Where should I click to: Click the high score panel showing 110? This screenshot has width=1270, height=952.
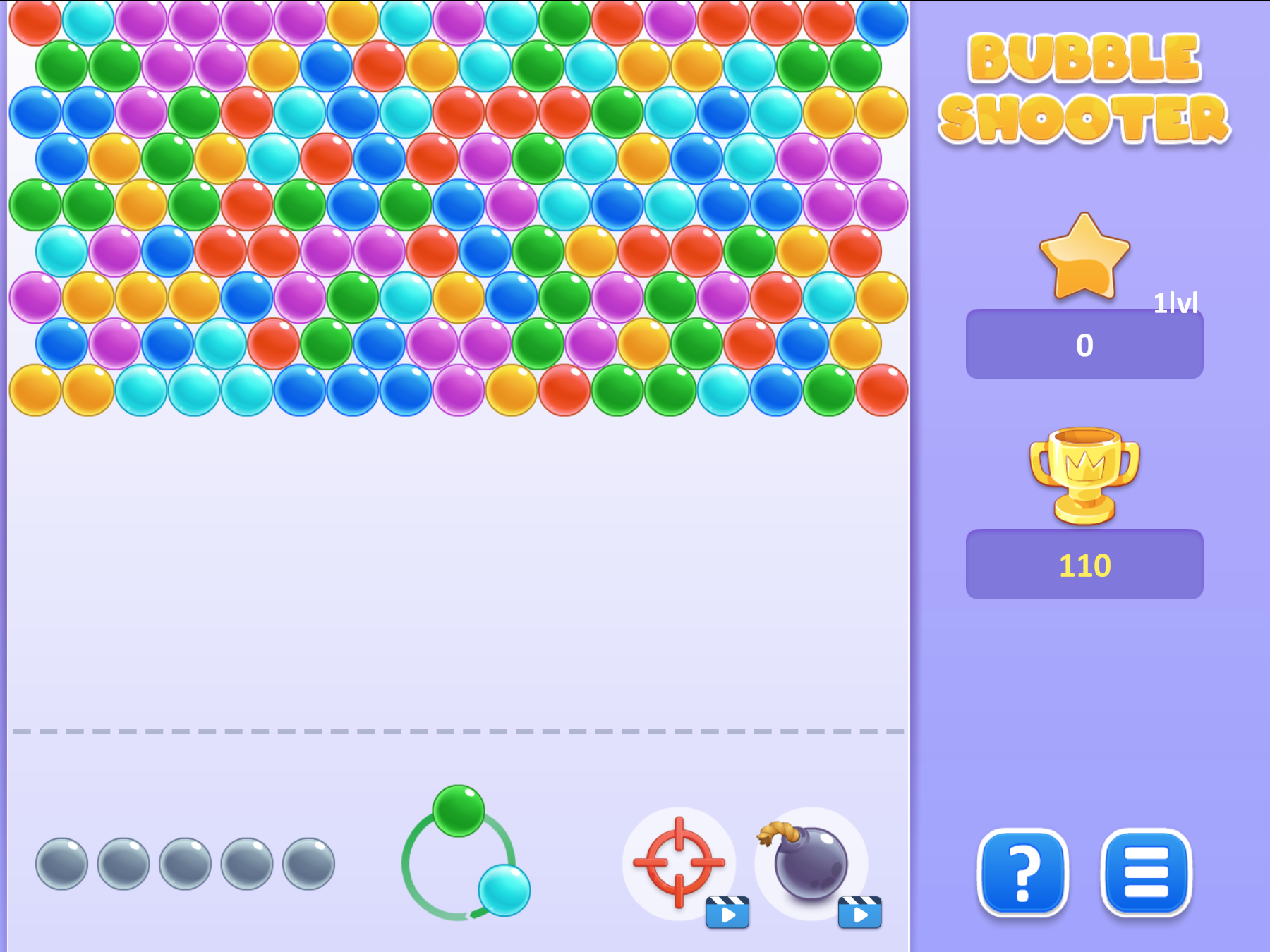click(x=1084, y=564)
